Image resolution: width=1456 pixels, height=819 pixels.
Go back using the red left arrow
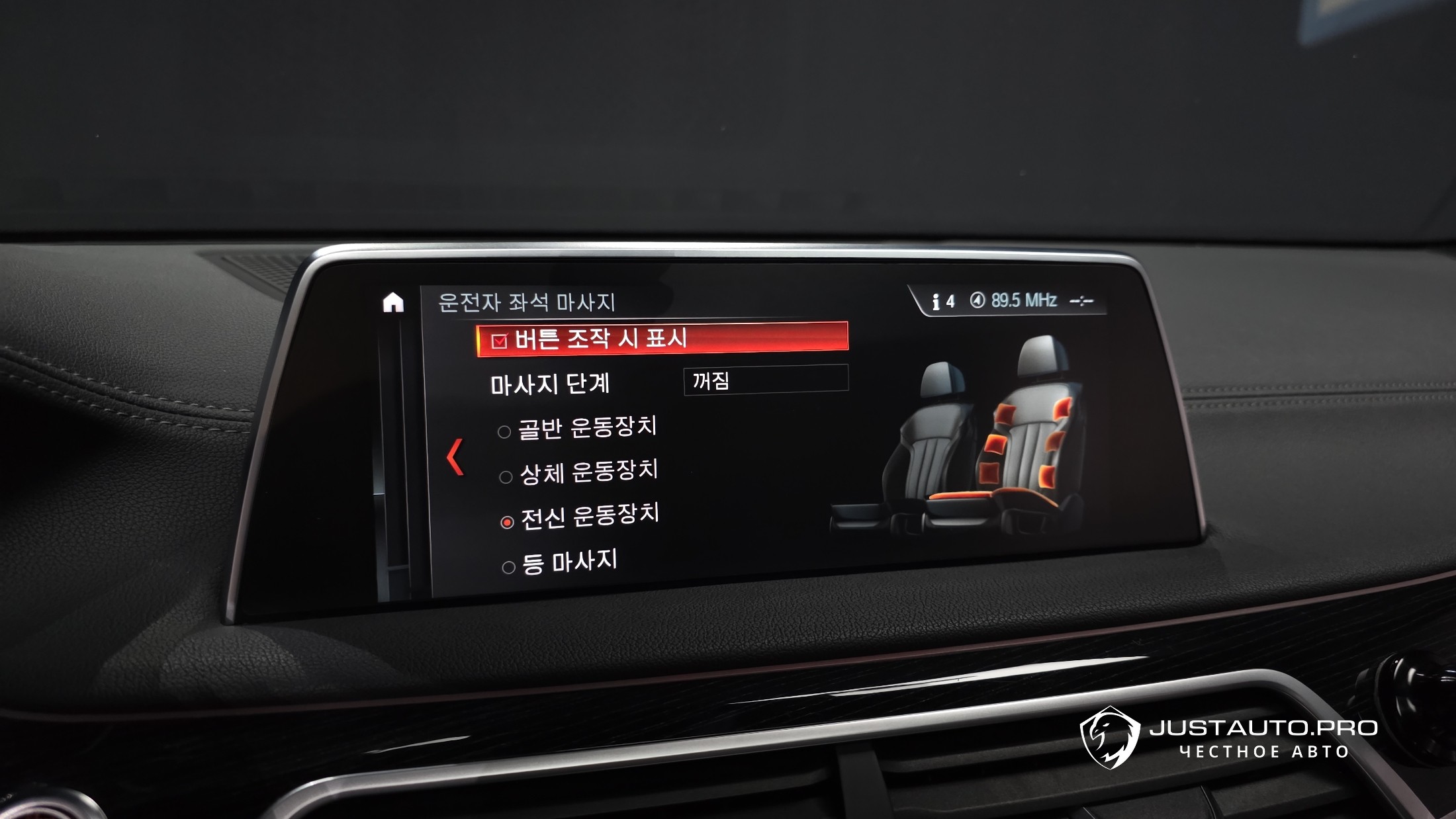pyautogui.click(x=455, y=456)
